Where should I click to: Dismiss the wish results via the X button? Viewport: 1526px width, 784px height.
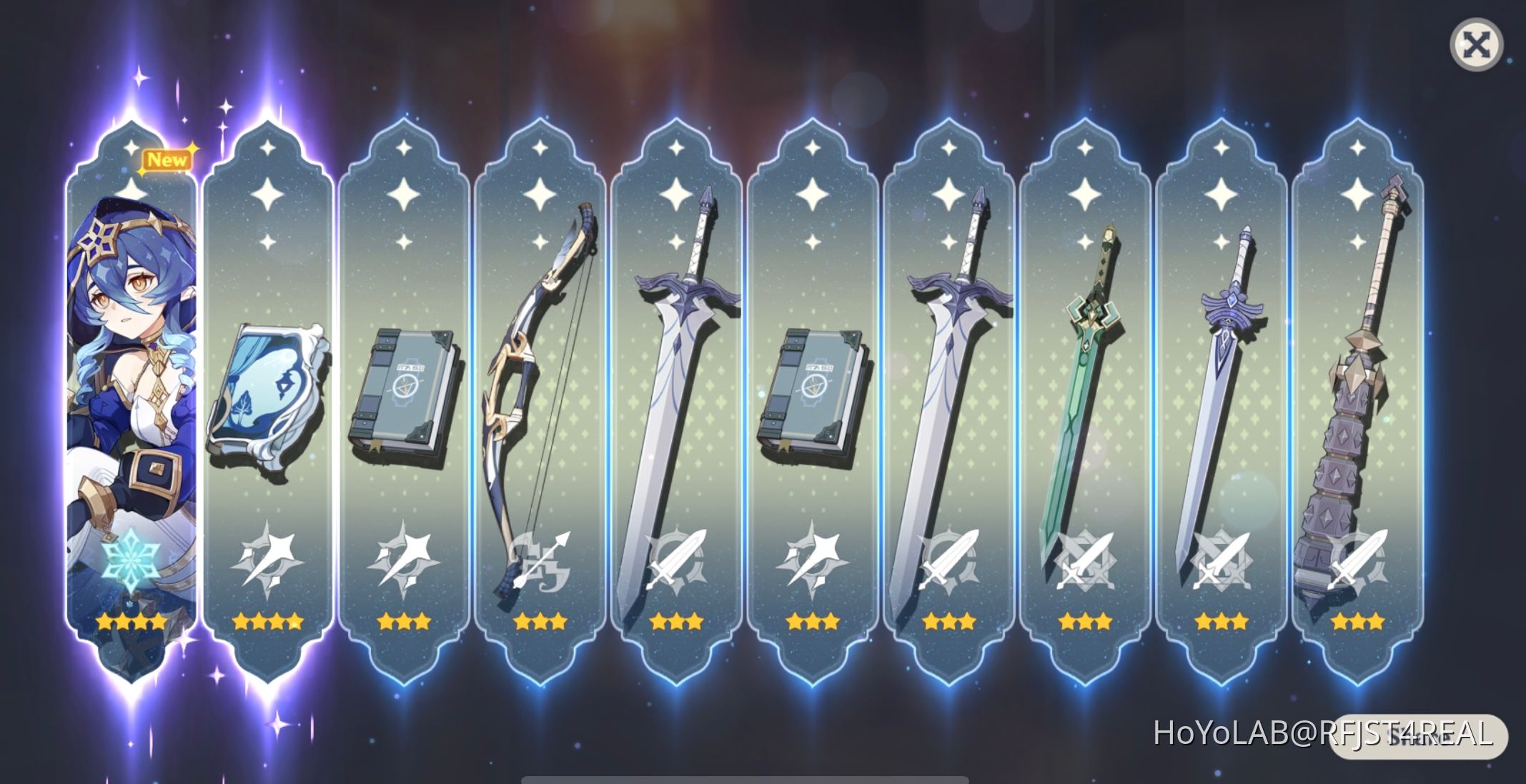click(1476, 43)
